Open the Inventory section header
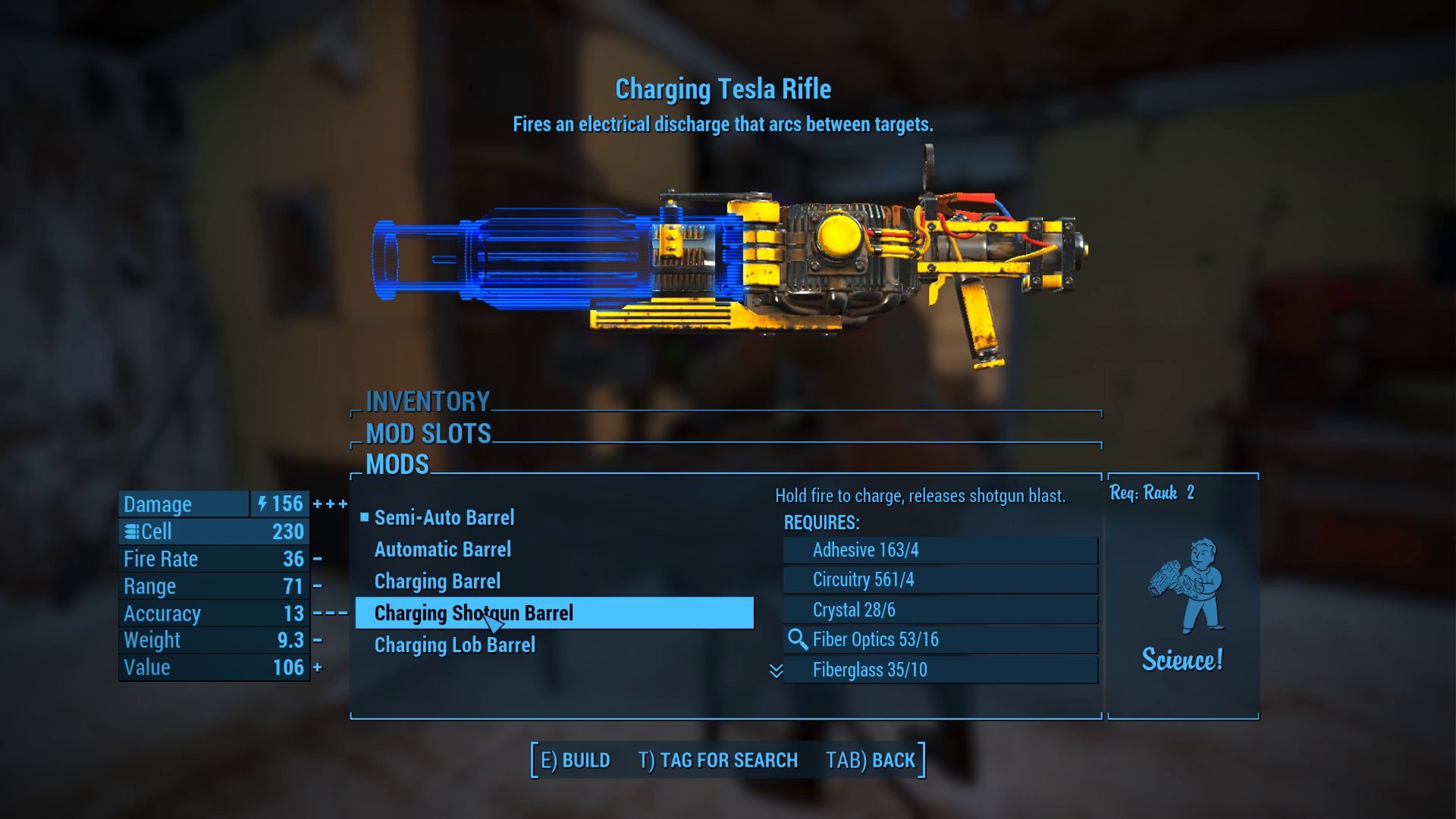 tap(428, 401)
